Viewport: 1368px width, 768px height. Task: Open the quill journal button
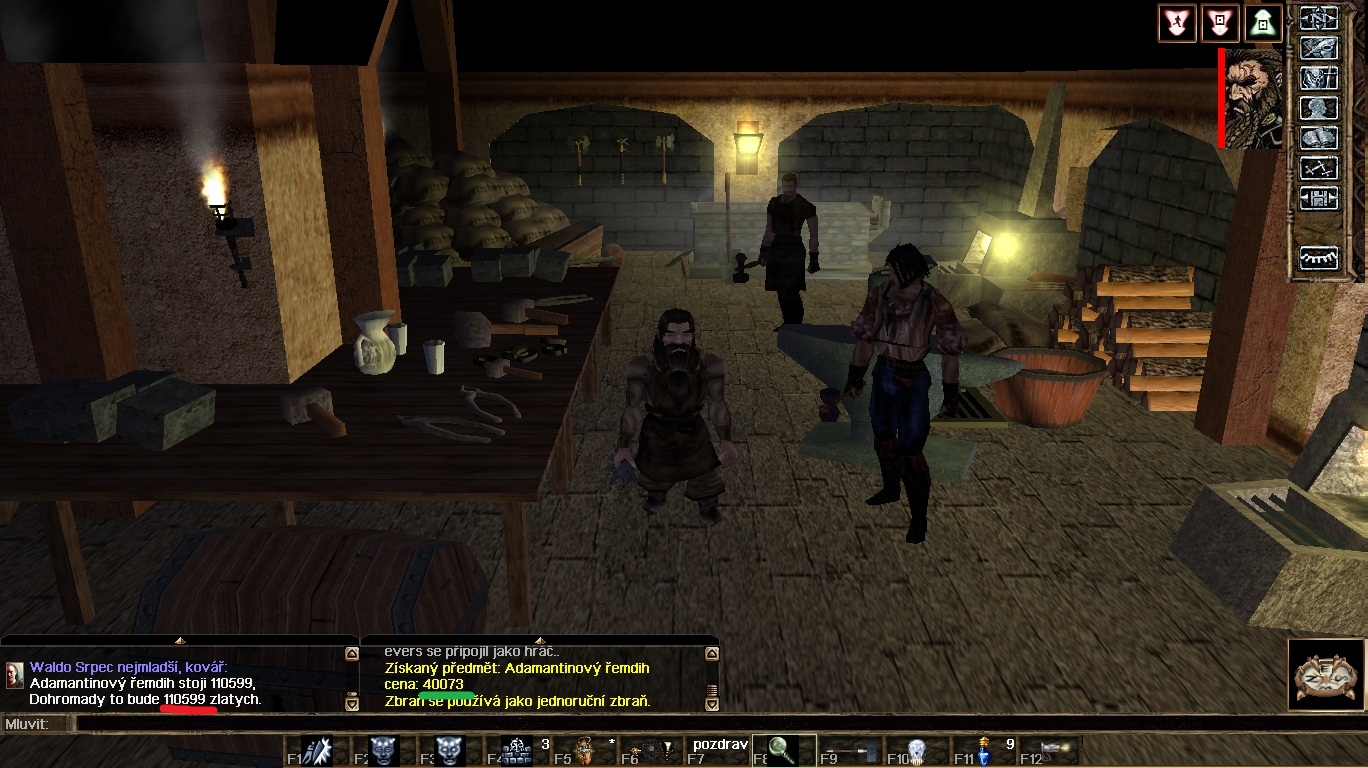point(1318,48)
